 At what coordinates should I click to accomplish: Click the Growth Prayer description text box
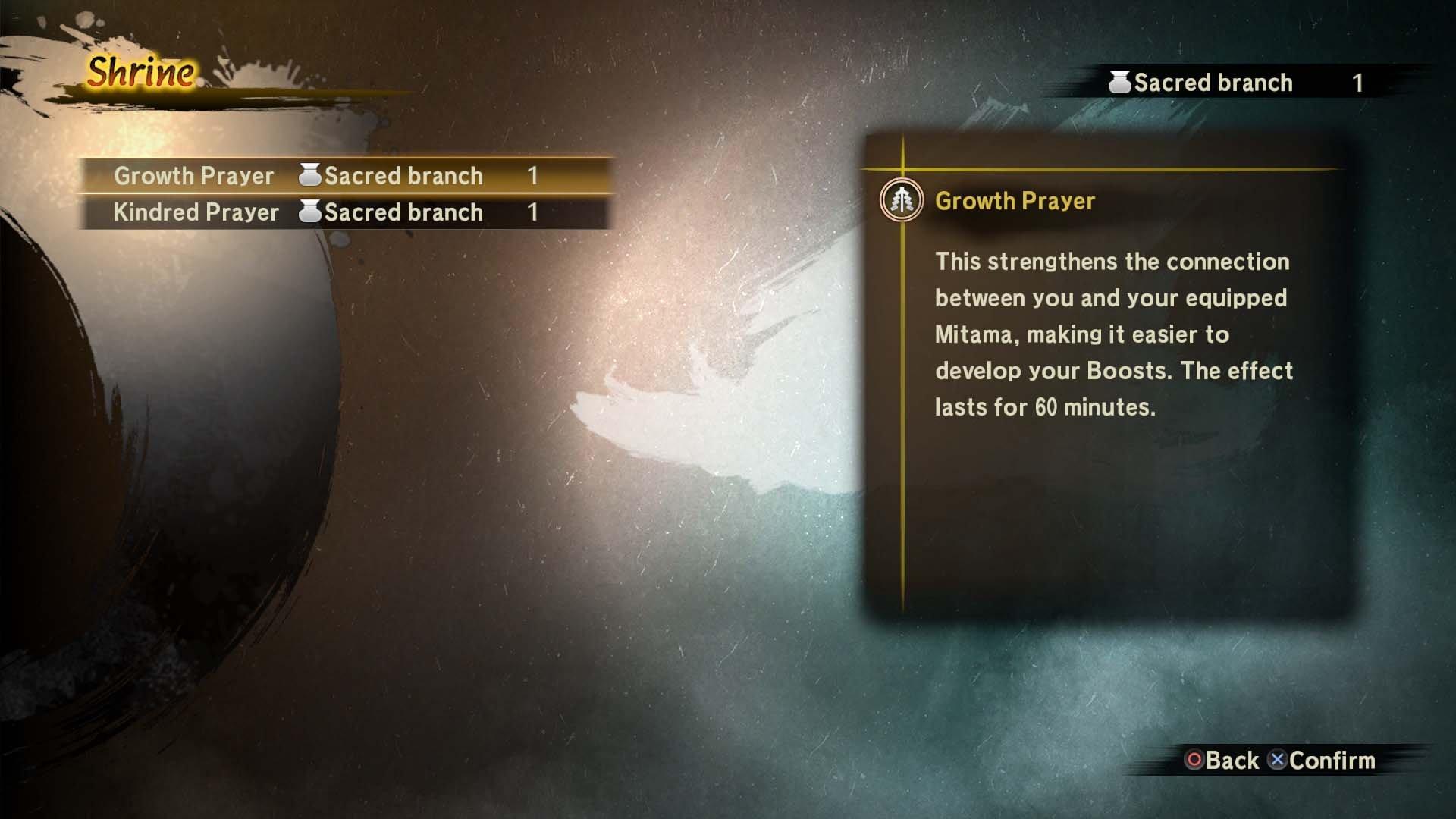pos(1115,334)
